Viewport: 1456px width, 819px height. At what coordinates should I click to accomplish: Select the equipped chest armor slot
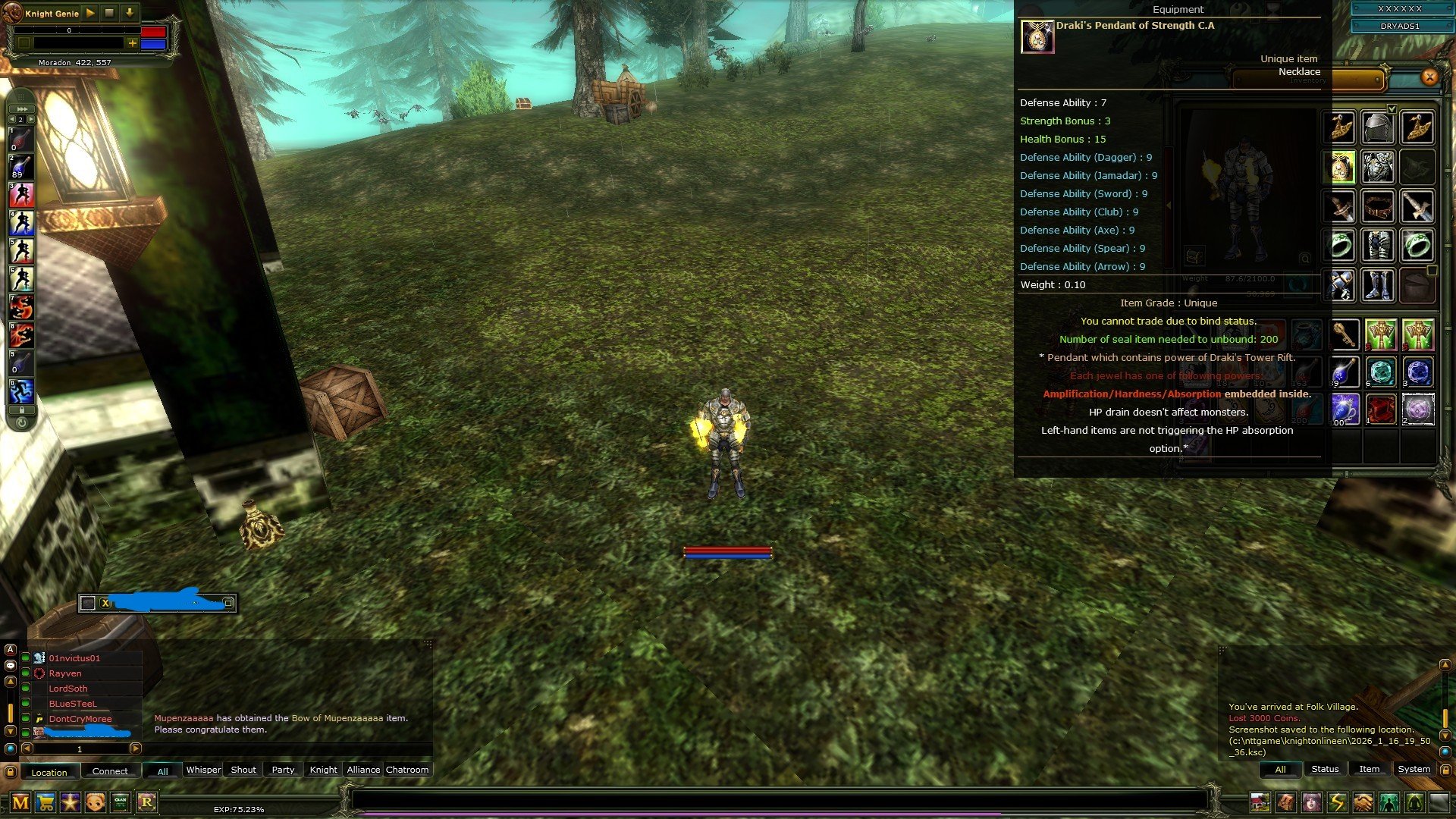1379,167
